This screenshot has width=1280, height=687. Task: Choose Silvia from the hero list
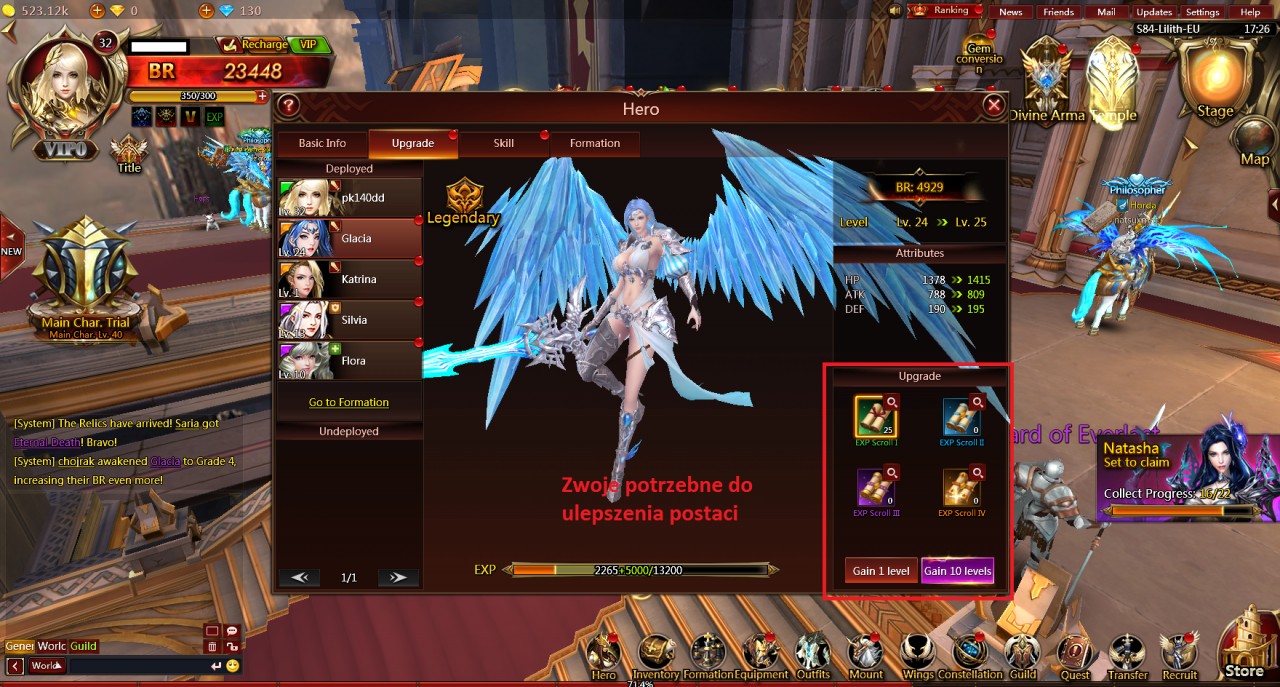click(348, 320)
